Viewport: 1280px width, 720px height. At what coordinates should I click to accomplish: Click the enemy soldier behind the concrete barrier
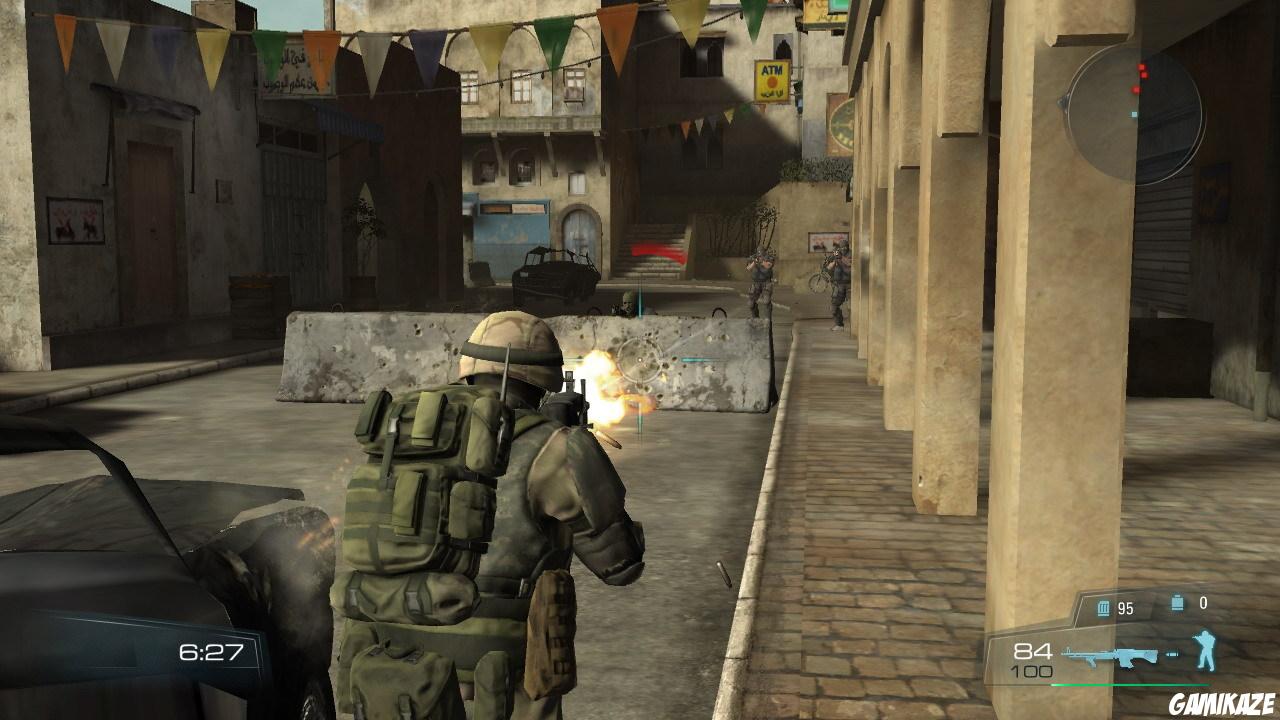click(x=626, y=301)
